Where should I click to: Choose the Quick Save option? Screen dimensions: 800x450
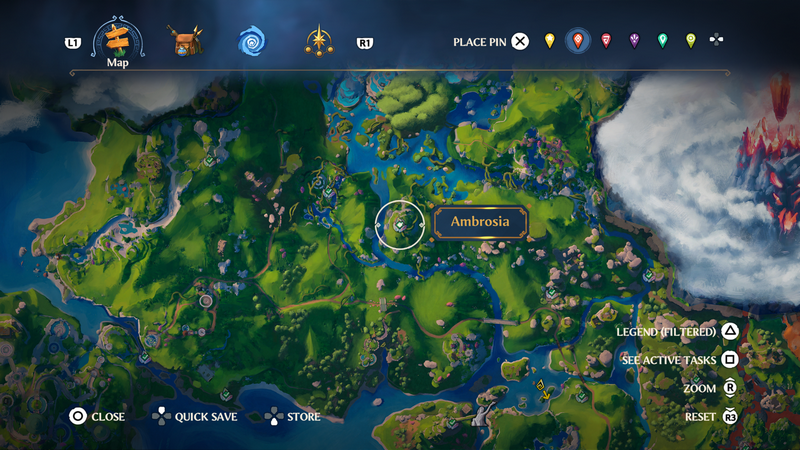[x=195, y=416]
